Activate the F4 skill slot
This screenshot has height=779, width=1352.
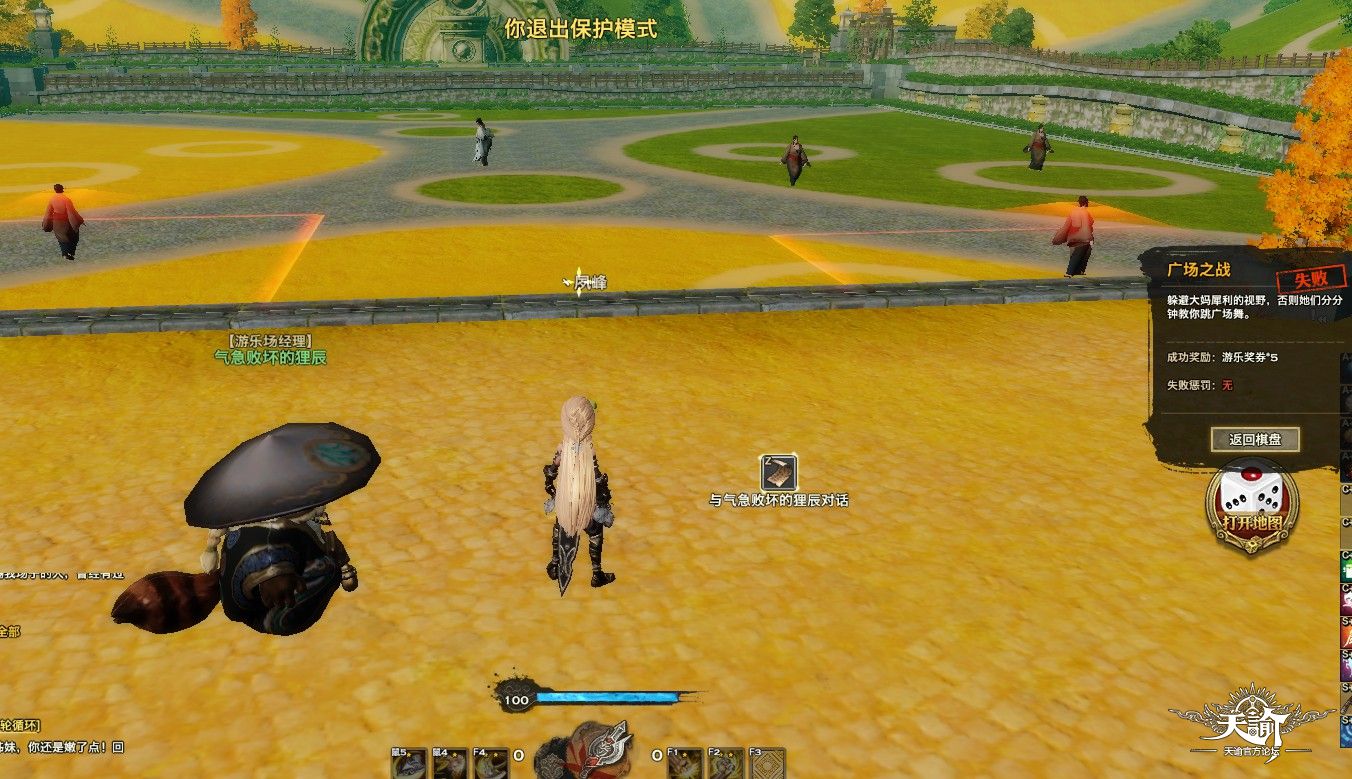click(489, 764)
